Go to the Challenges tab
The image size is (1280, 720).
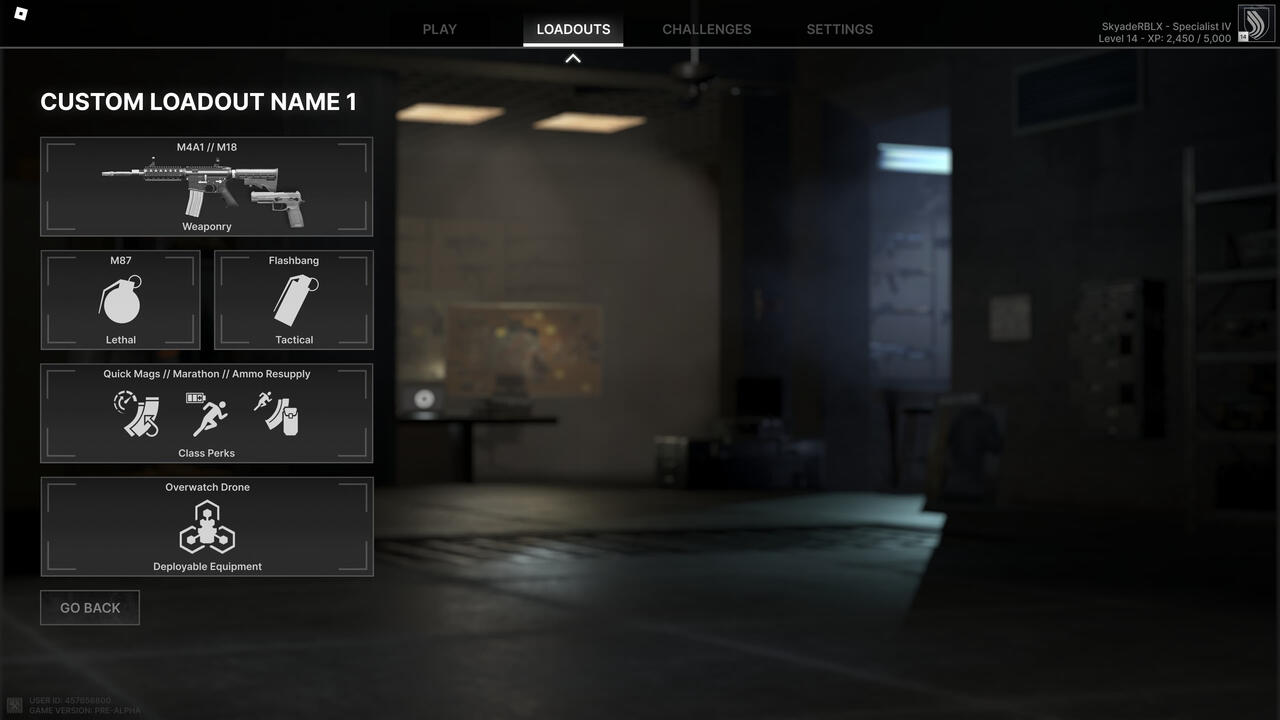(706, 29)
